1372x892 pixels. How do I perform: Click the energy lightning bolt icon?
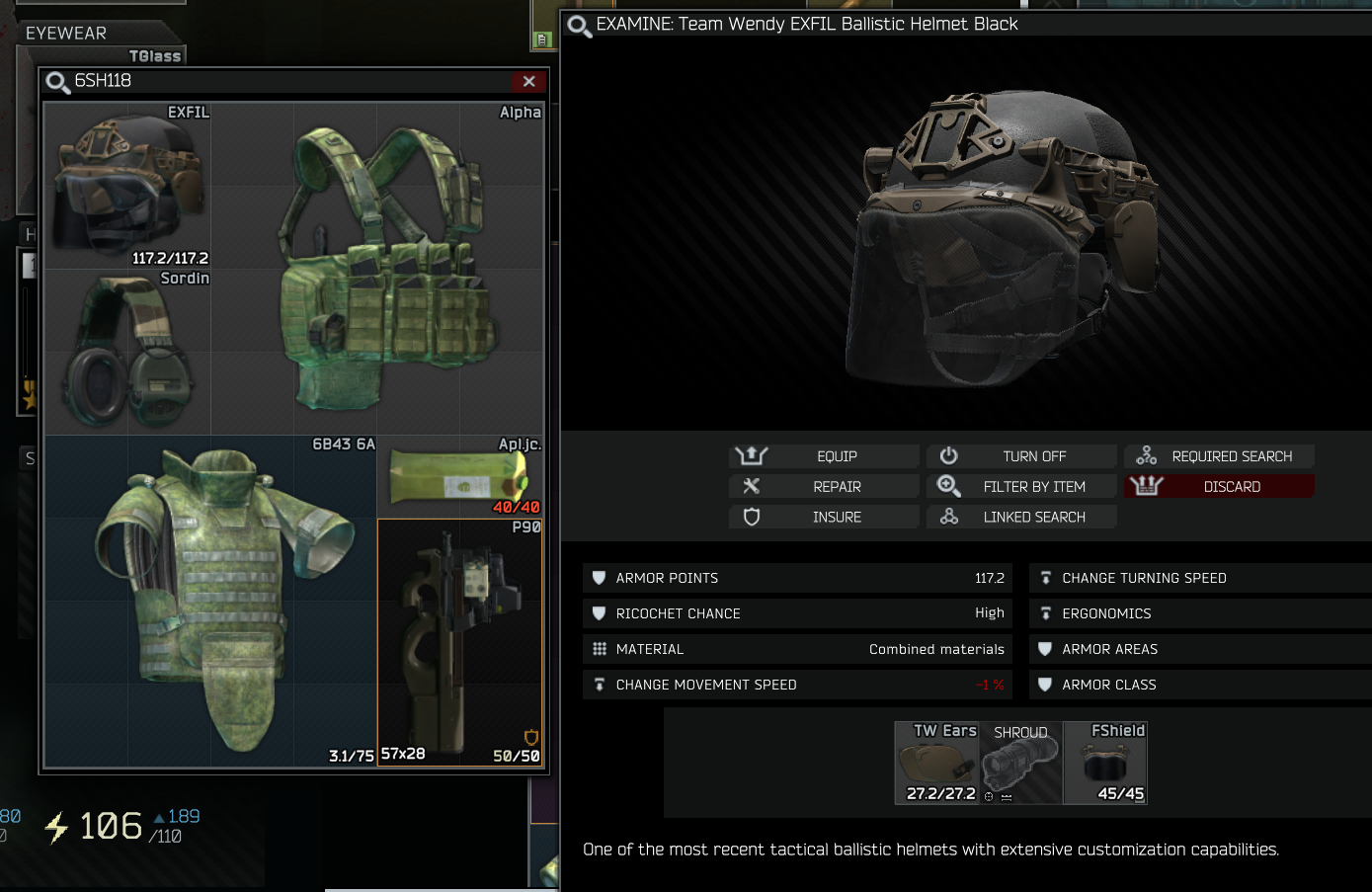pyautogui.click(x=54, y=828)
